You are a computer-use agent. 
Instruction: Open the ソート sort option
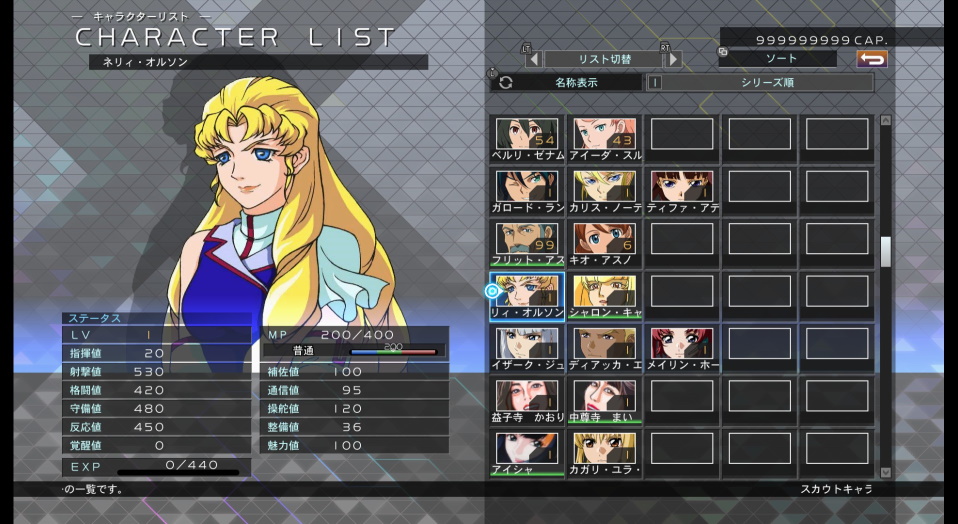pyautogui.click(x=781, y=59)
